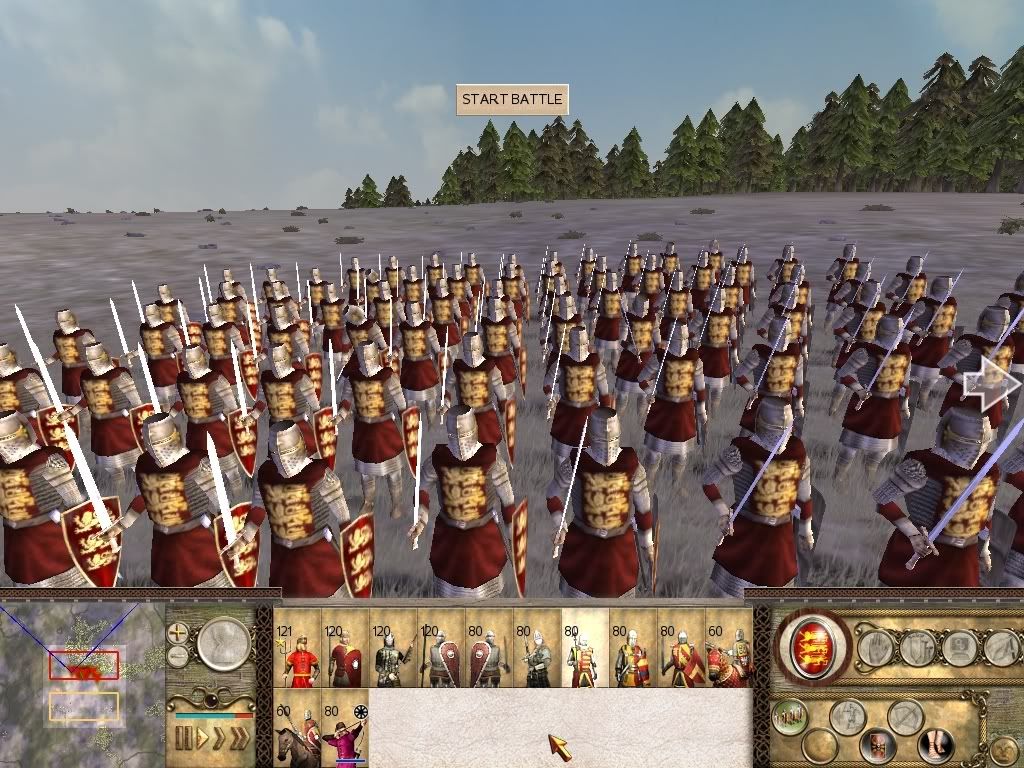Click the red shield guard mode button

[x=878, y=745]
